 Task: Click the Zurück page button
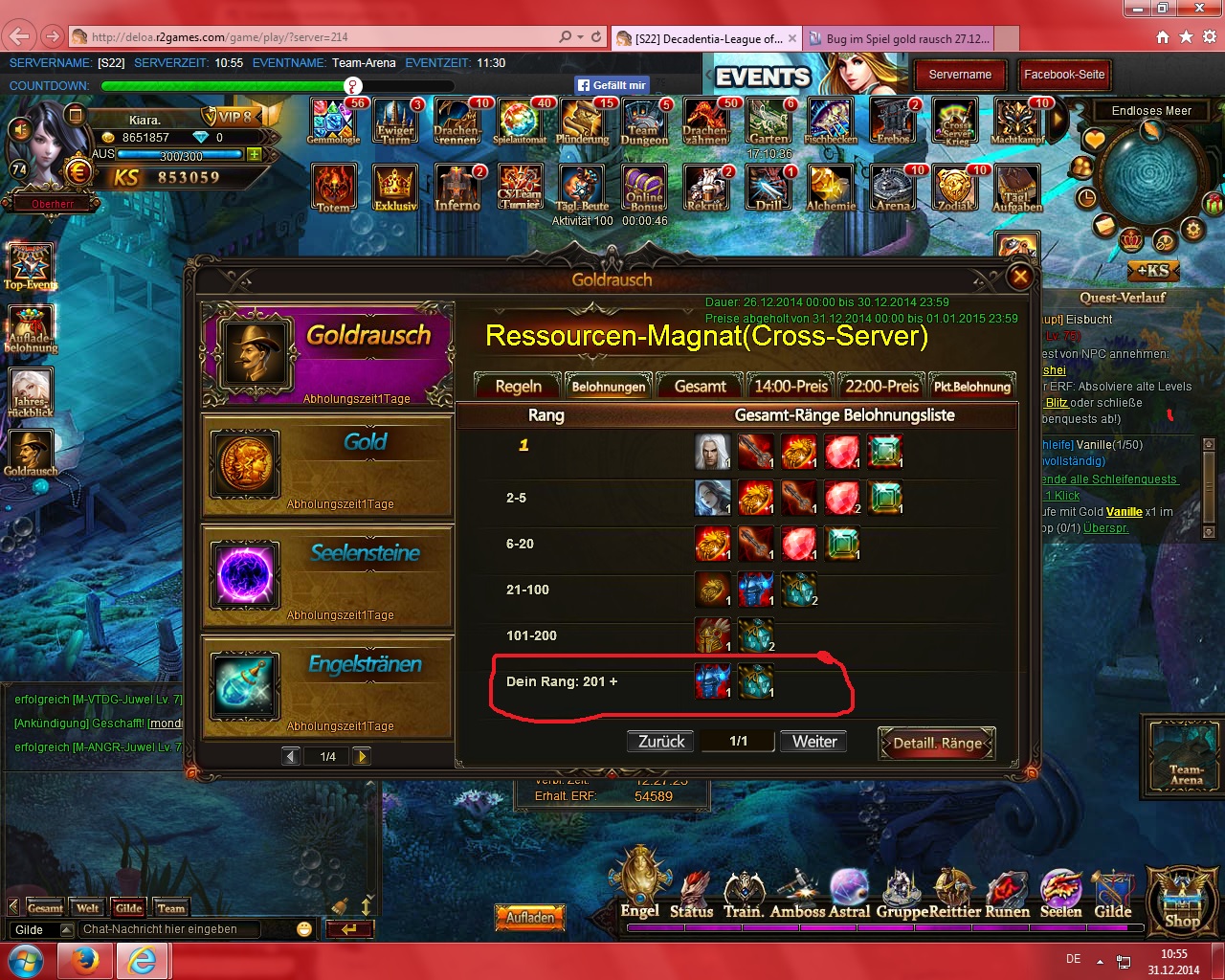(661, 742)
